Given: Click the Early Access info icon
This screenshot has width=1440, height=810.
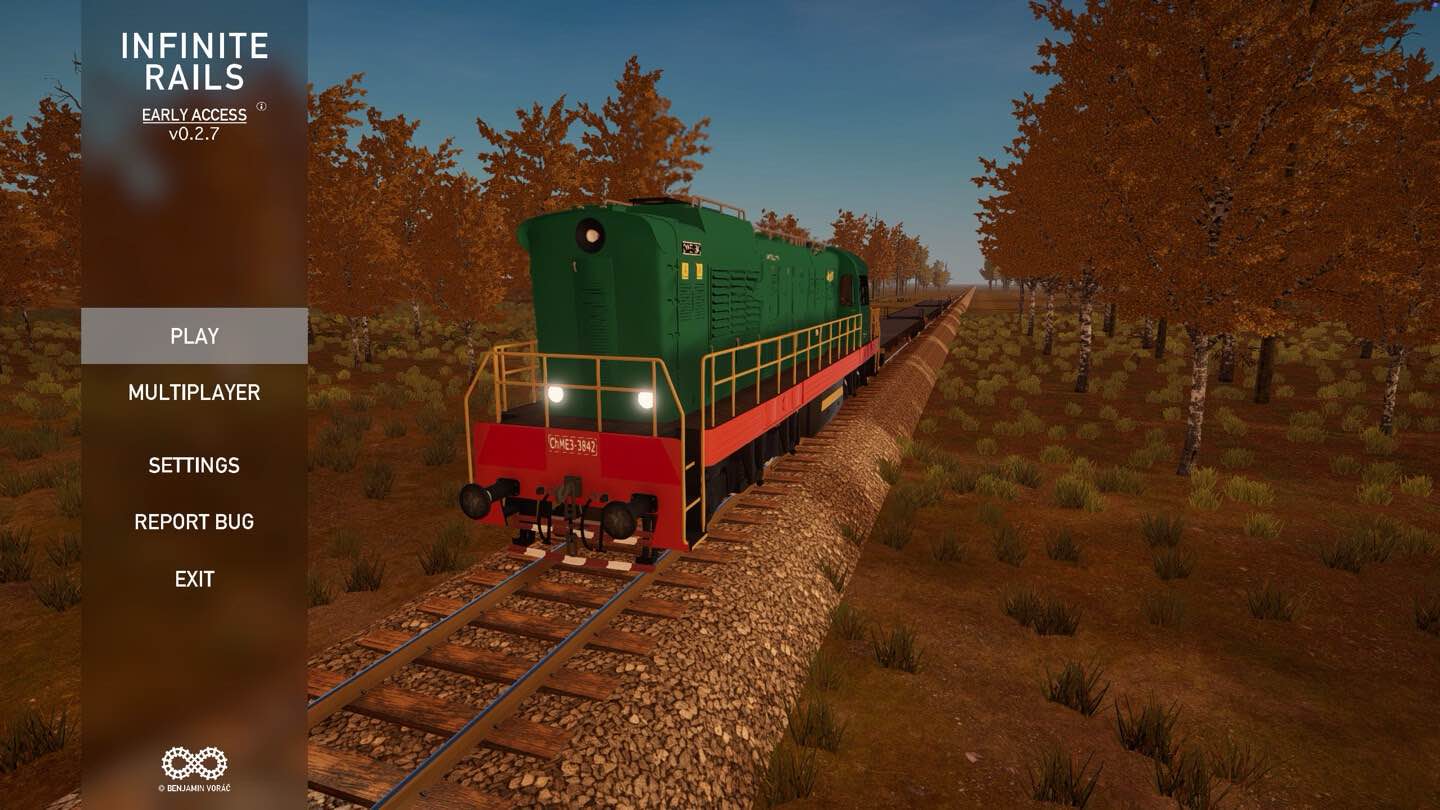Looking at the screenshot, I should (262, 106).
